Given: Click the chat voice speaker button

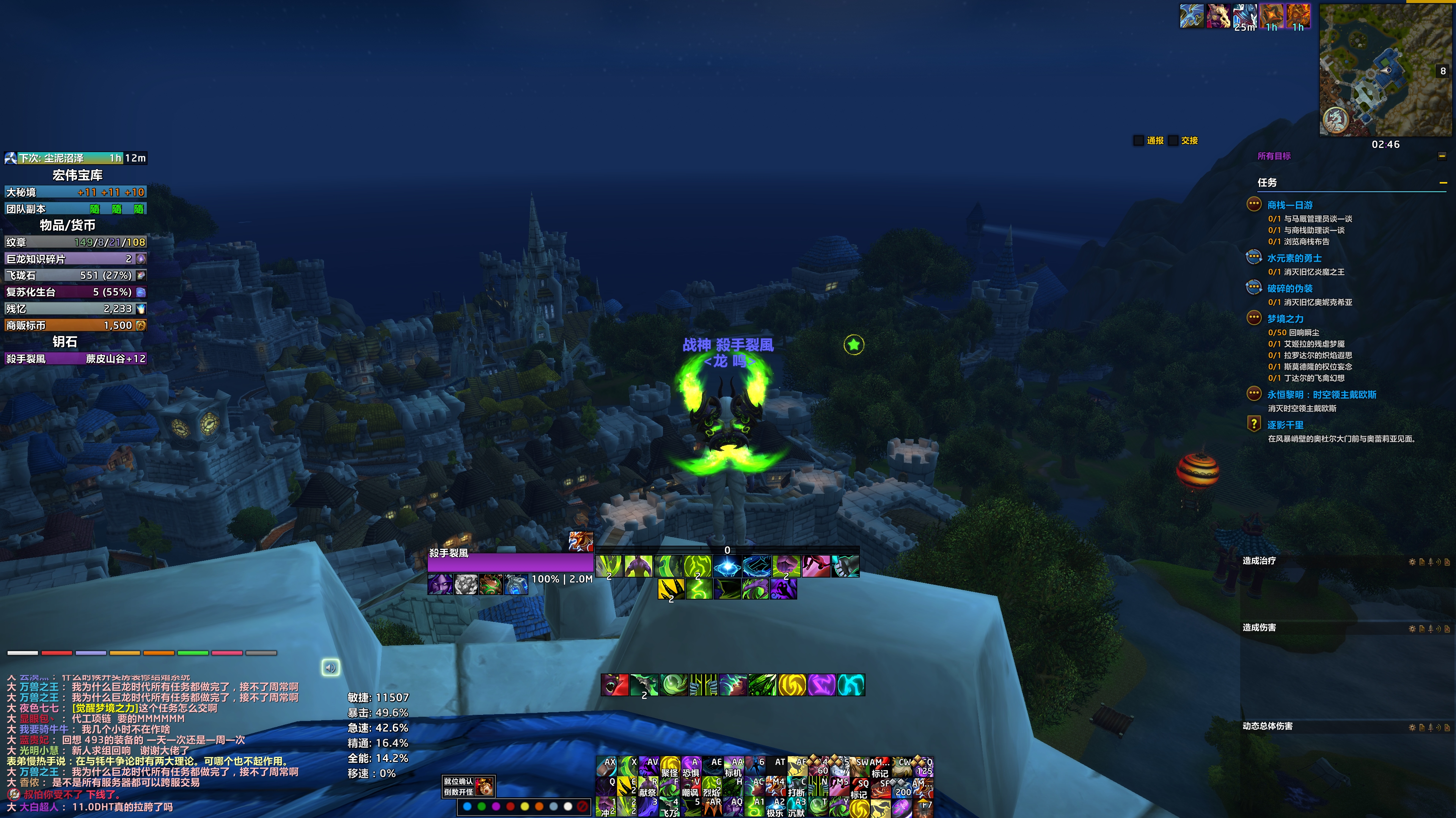Looking at the screenshot, I should pos(331,667).
